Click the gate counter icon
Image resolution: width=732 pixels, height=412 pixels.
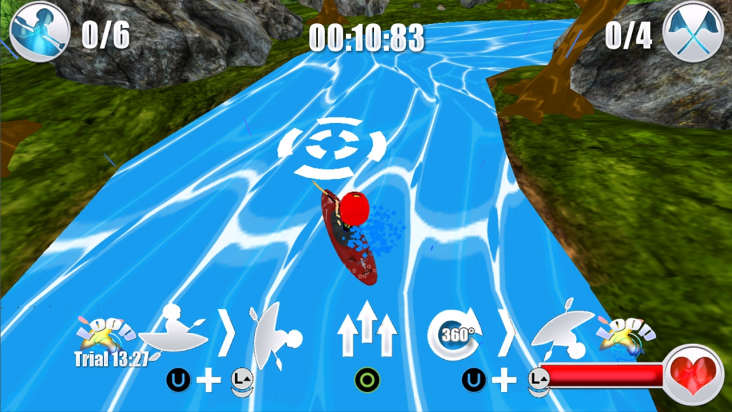coord(40,32)
